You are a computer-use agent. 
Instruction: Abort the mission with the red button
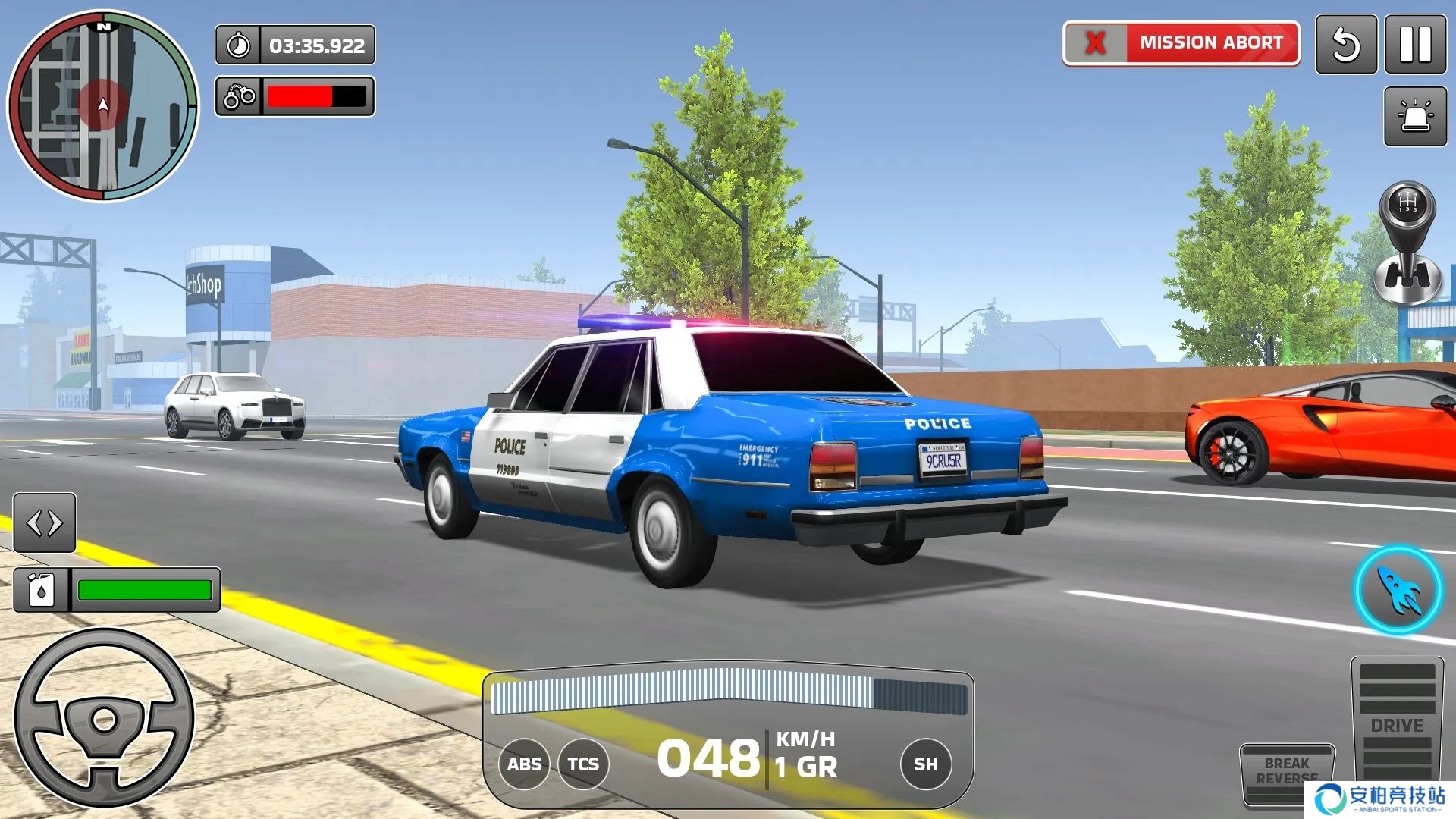[x=1181, y=43]
